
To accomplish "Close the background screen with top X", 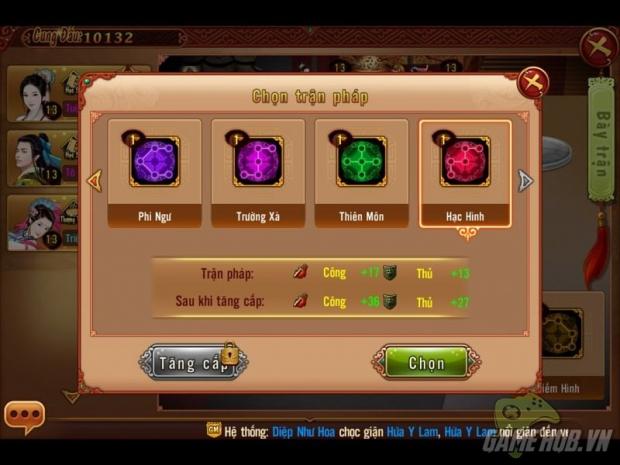I will coord(599,47).
